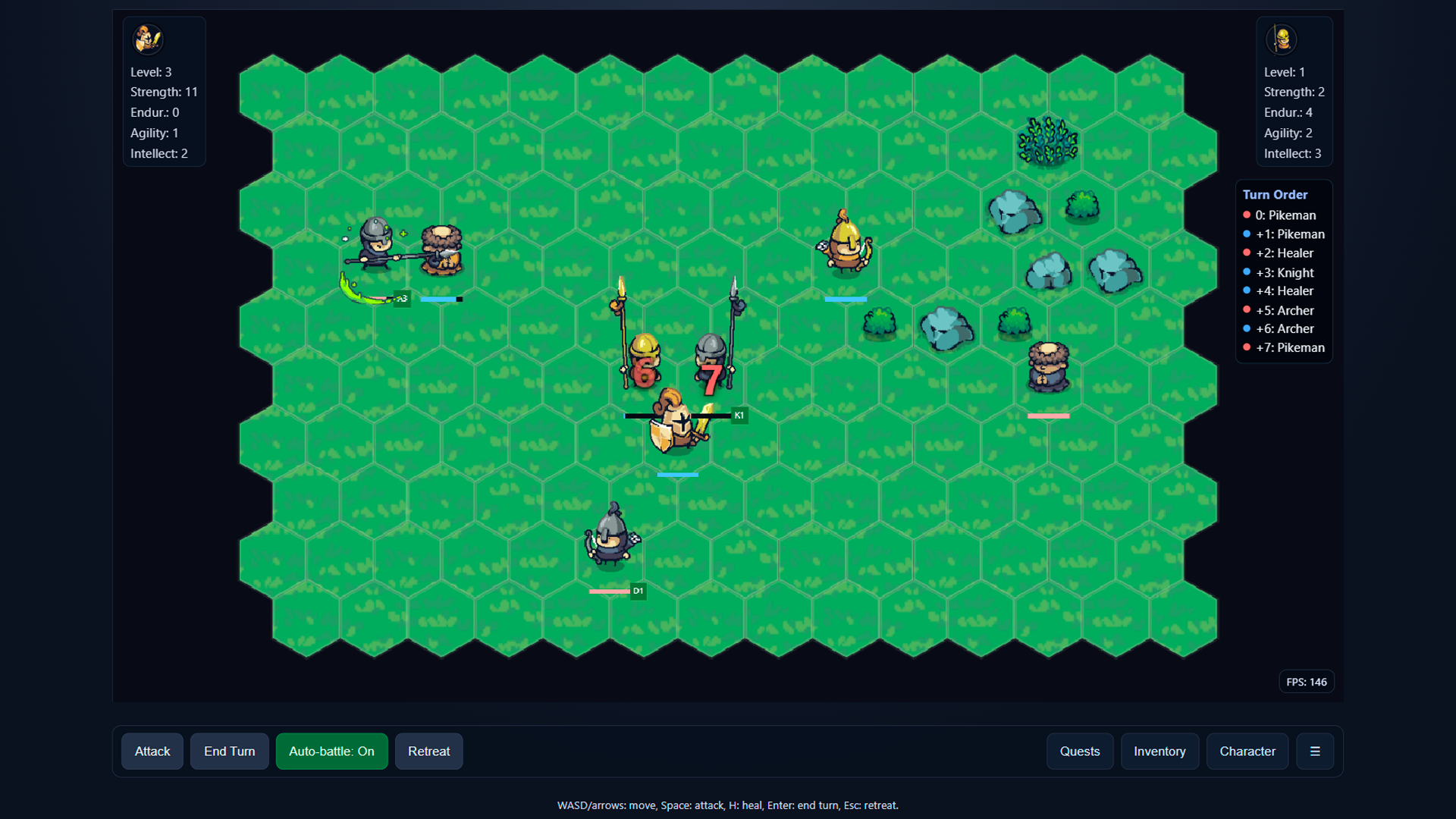Click the Knight's blue health bar

point(678,475)
